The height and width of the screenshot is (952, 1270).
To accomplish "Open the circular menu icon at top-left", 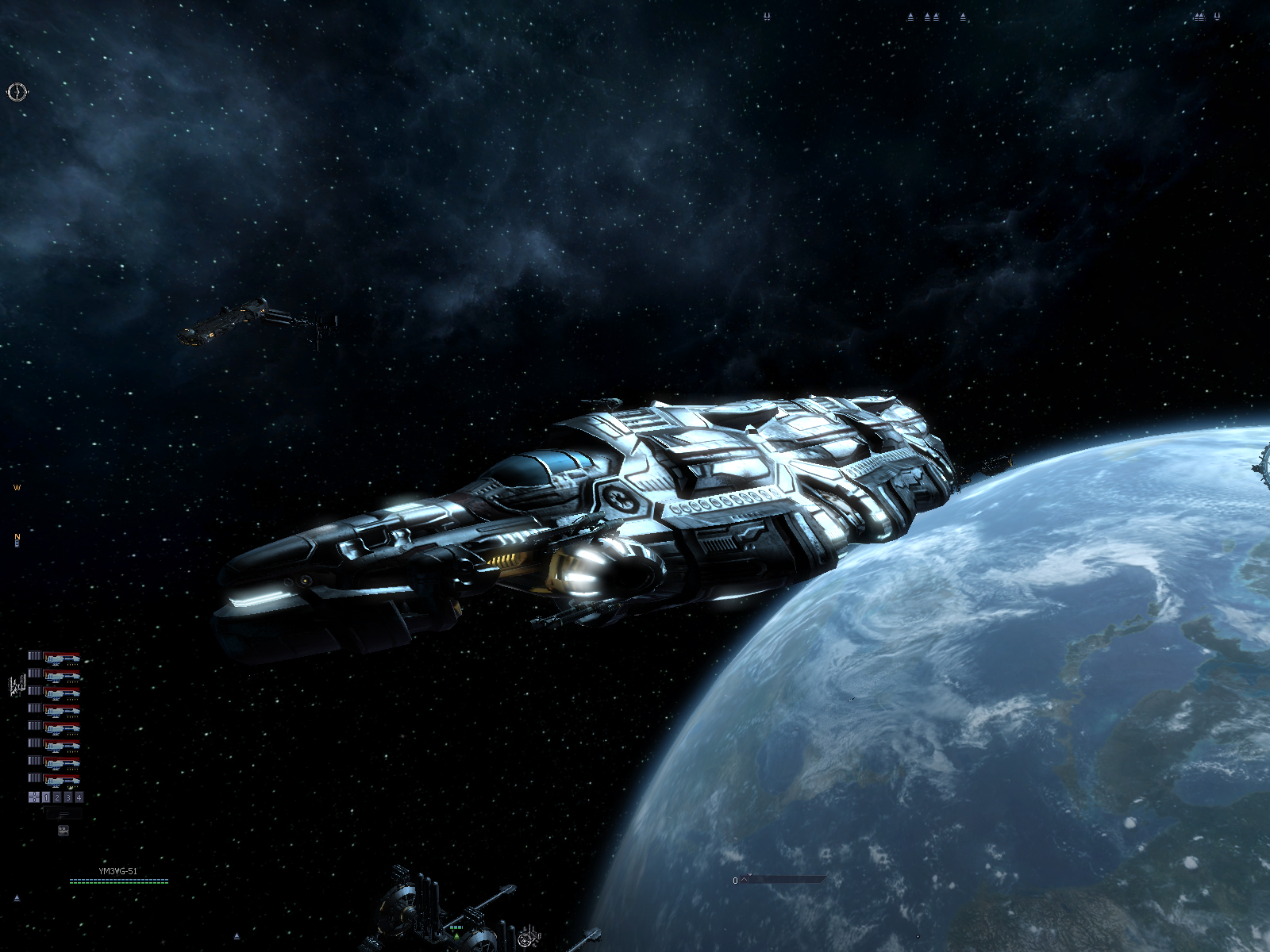I will coord(17,92).
